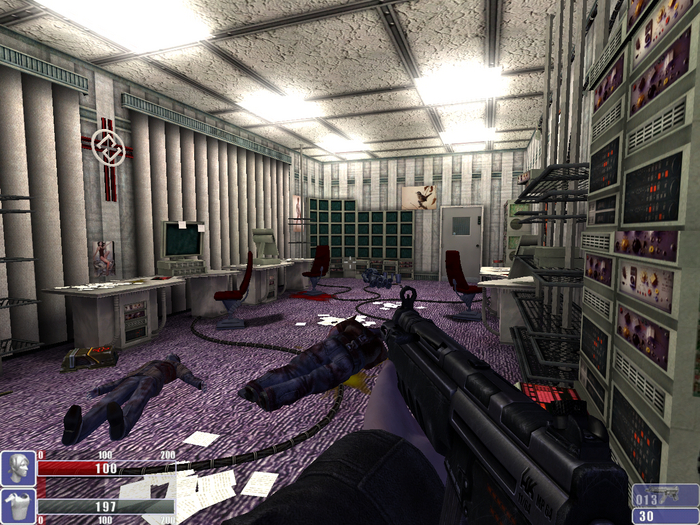Select the body armor vest icon
The image size is (700, 525).
(x=18, y=505)
